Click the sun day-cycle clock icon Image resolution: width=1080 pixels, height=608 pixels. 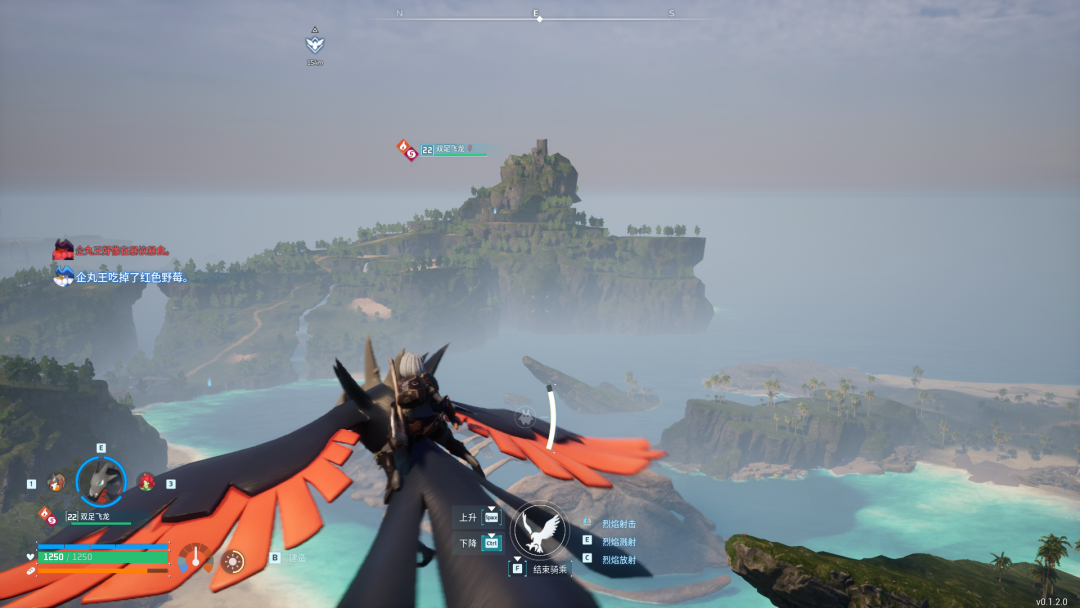tap(233, 560)
